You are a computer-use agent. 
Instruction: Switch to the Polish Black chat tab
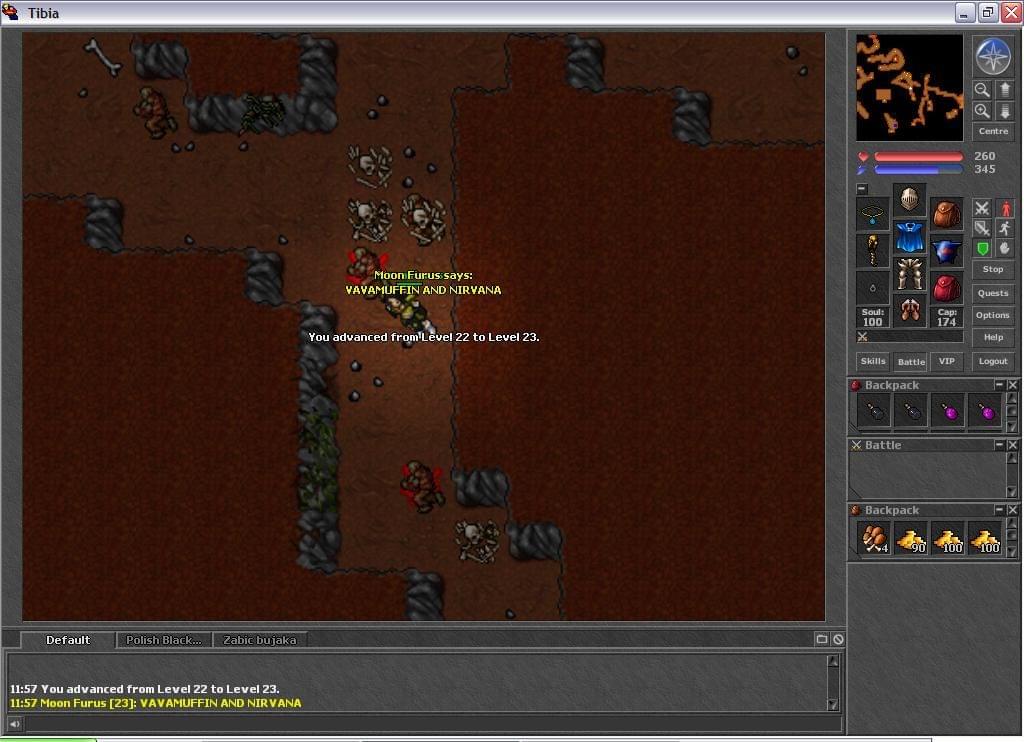point(163,640)
